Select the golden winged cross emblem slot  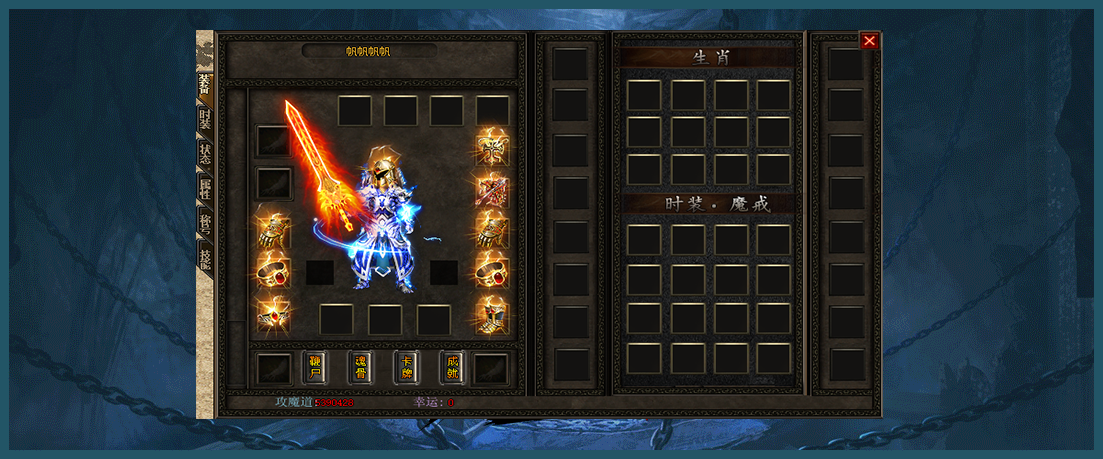tap(492, 145)
